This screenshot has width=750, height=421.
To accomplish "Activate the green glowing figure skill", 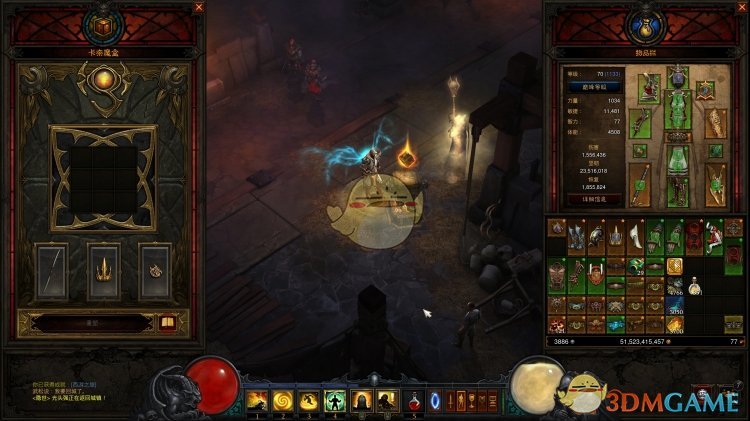I will coord(334,401).
